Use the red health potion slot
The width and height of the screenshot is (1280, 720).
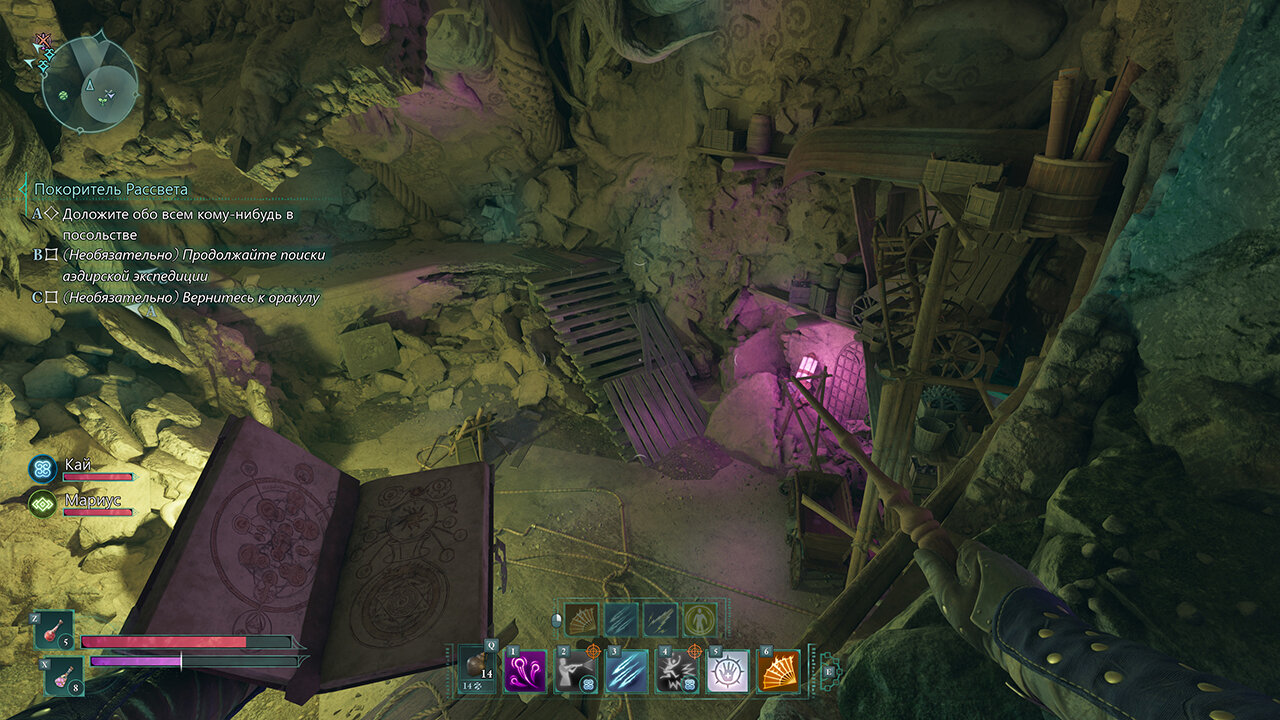[54, 631]
